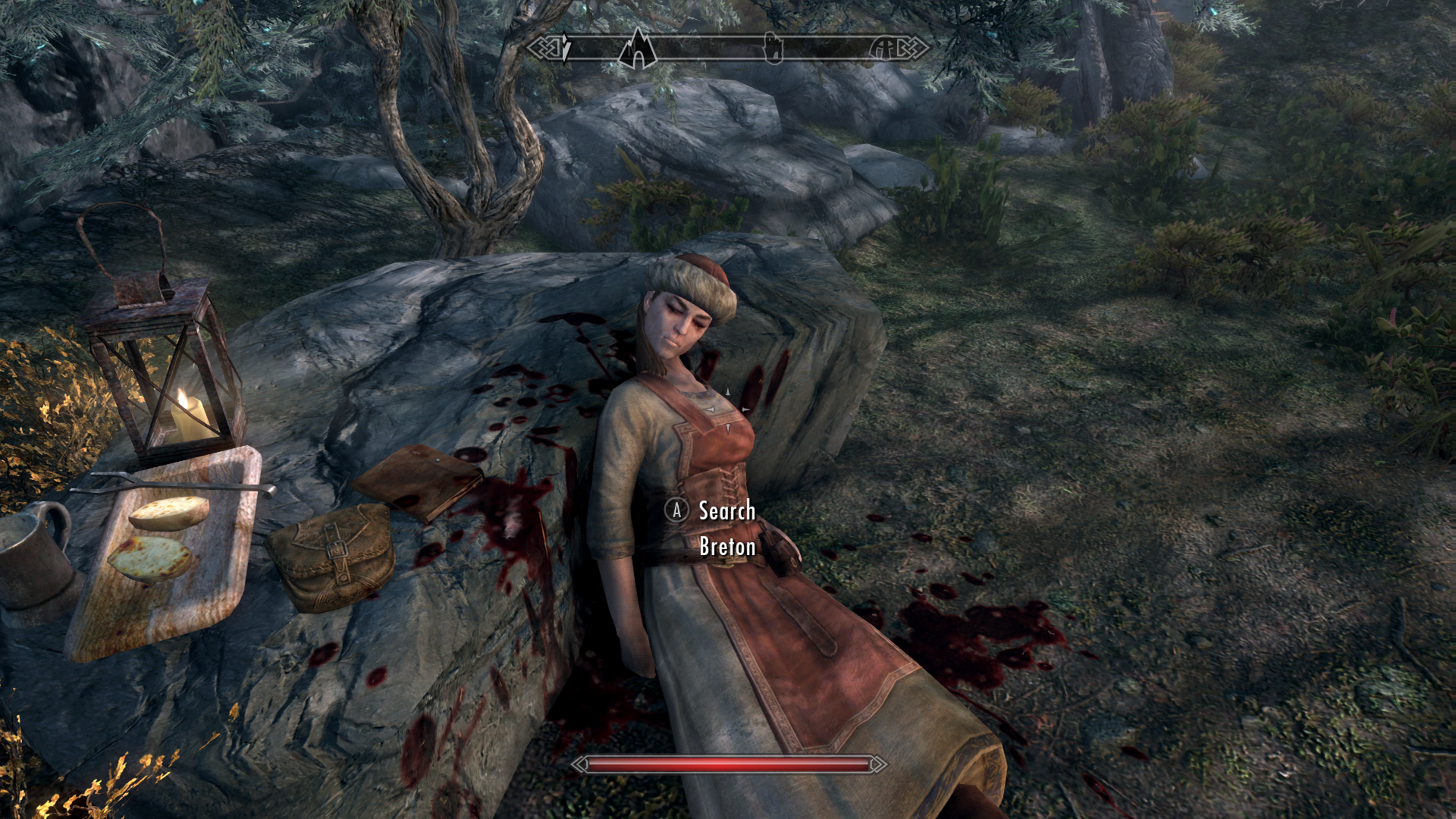Click the quest arrow marker on compass
The height and width of the screenshot is (819, 1456).
pos(566,48)
